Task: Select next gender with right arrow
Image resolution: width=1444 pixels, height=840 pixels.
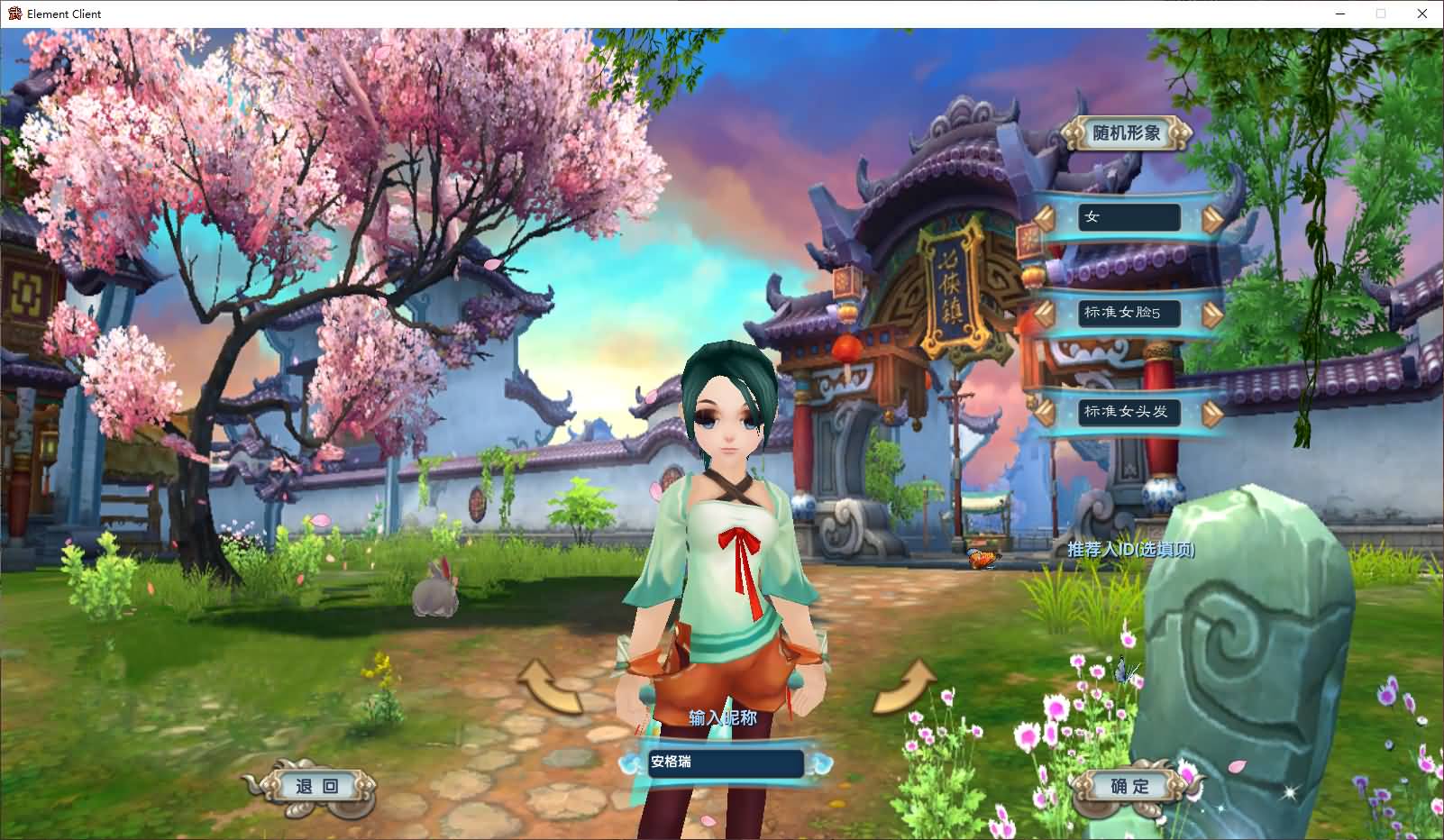Action: (1212, 219)
